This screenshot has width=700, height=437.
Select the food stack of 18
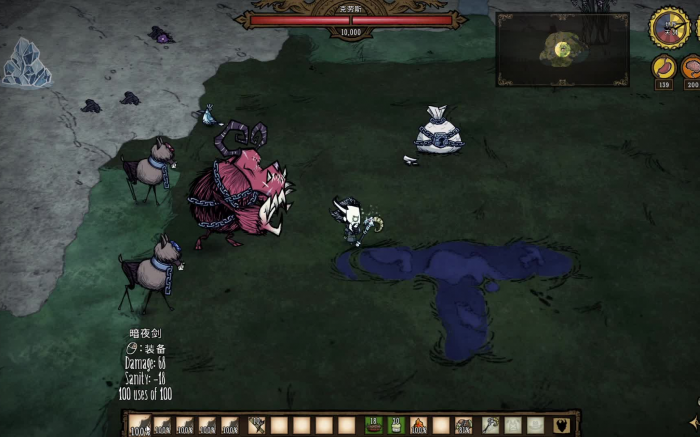pos(373,425)
